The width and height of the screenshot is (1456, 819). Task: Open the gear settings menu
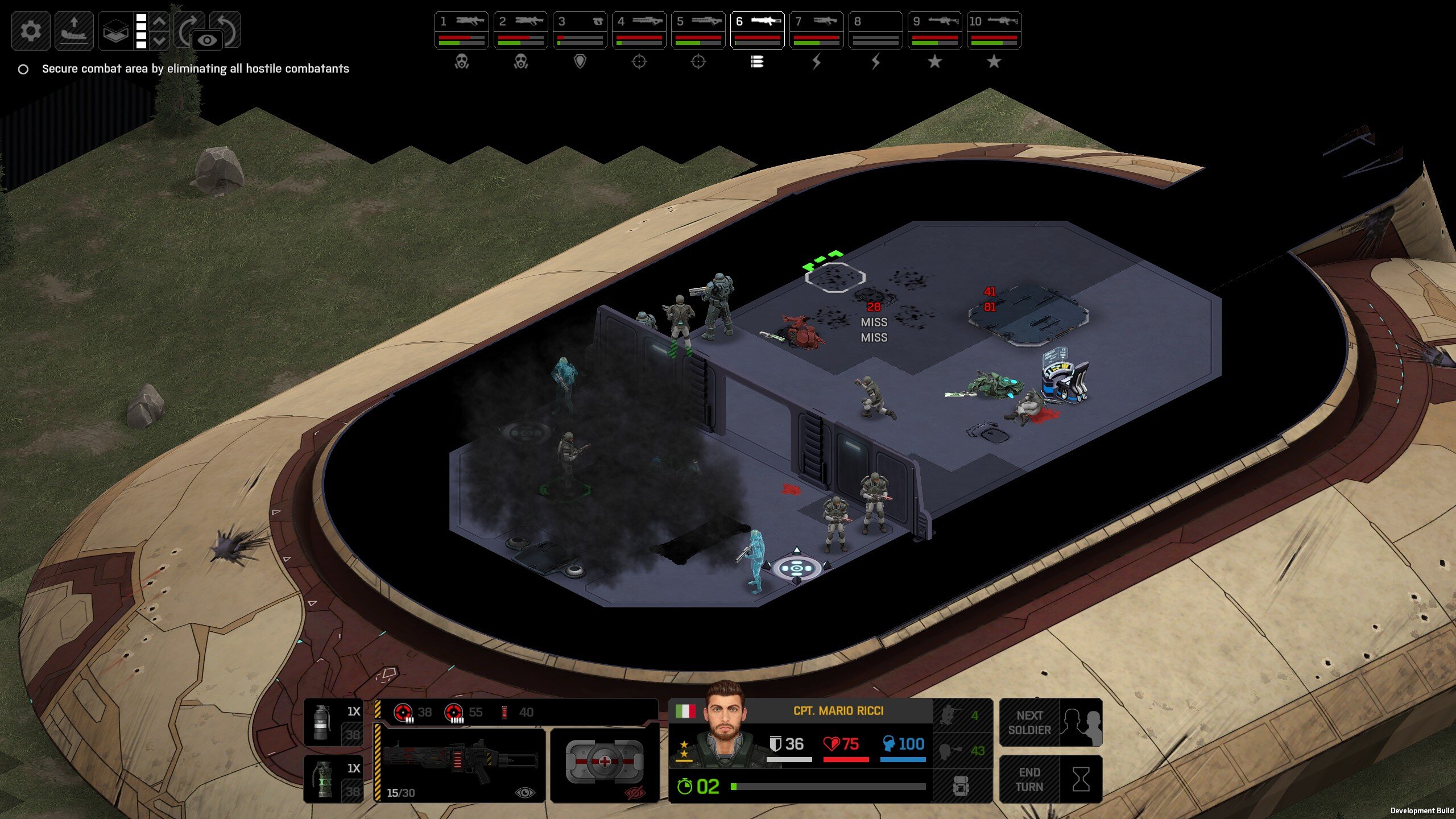31,31
